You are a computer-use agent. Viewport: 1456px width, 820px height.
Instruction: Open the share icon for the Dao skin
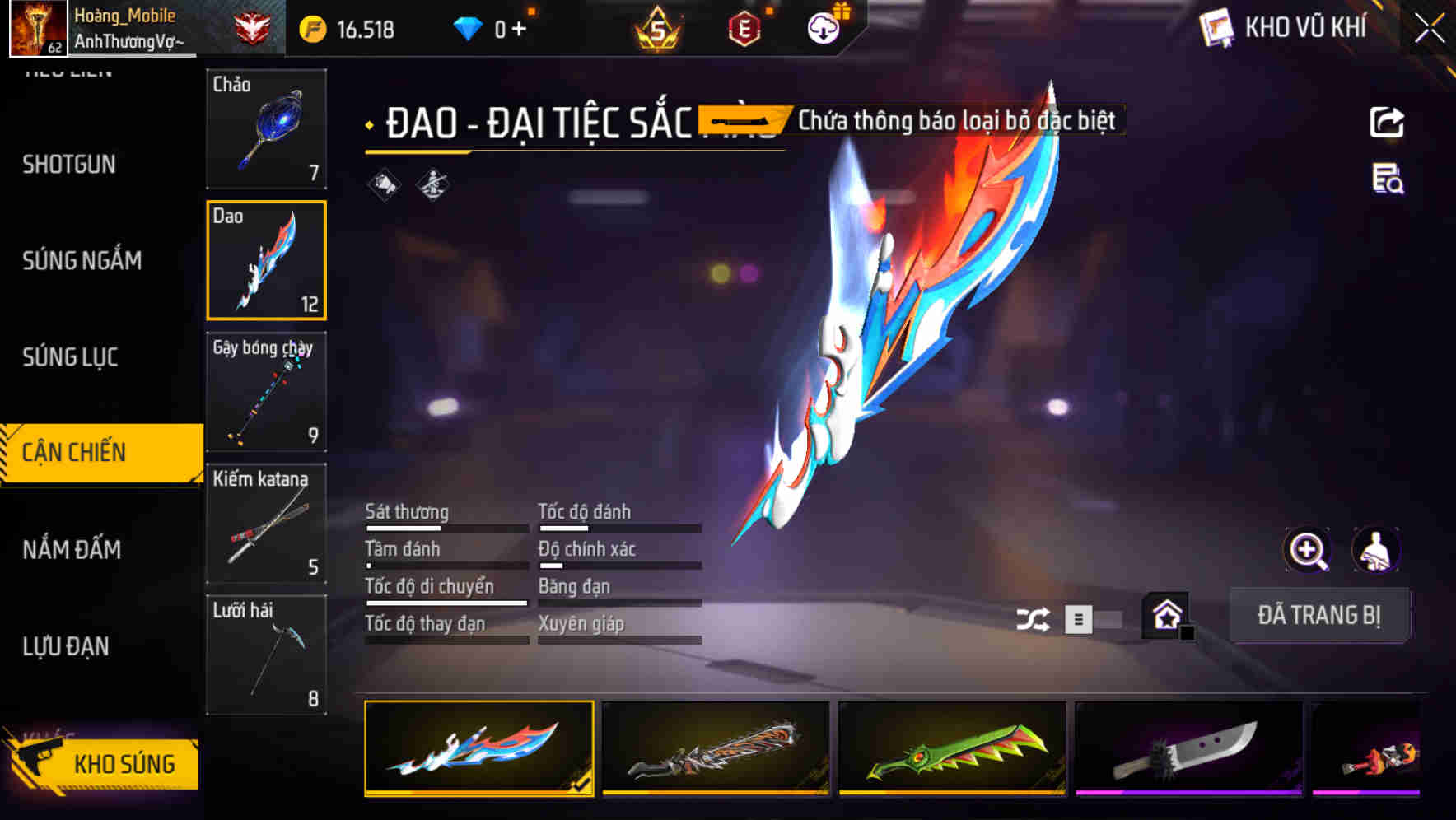1388,121
